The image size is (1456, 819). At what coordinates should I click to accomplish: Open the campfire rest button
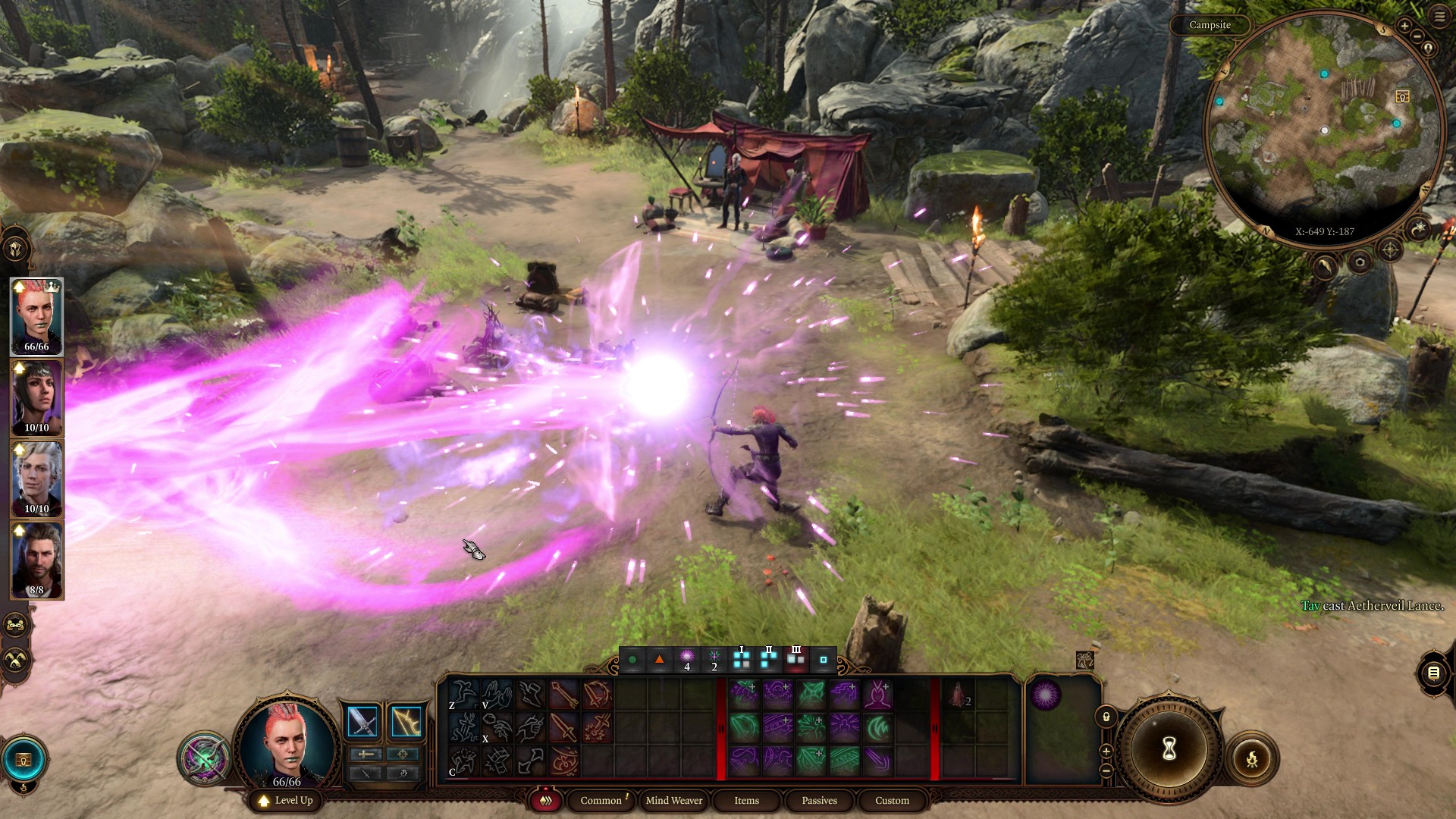(1252, 758)
